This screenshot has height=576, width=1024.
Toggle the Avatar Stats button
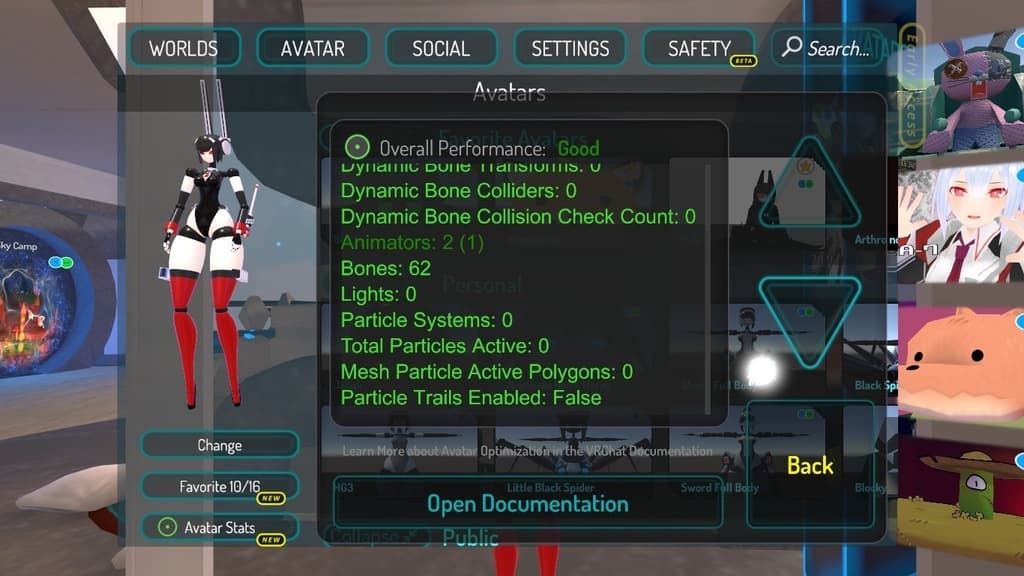click(x=219, y=527)
